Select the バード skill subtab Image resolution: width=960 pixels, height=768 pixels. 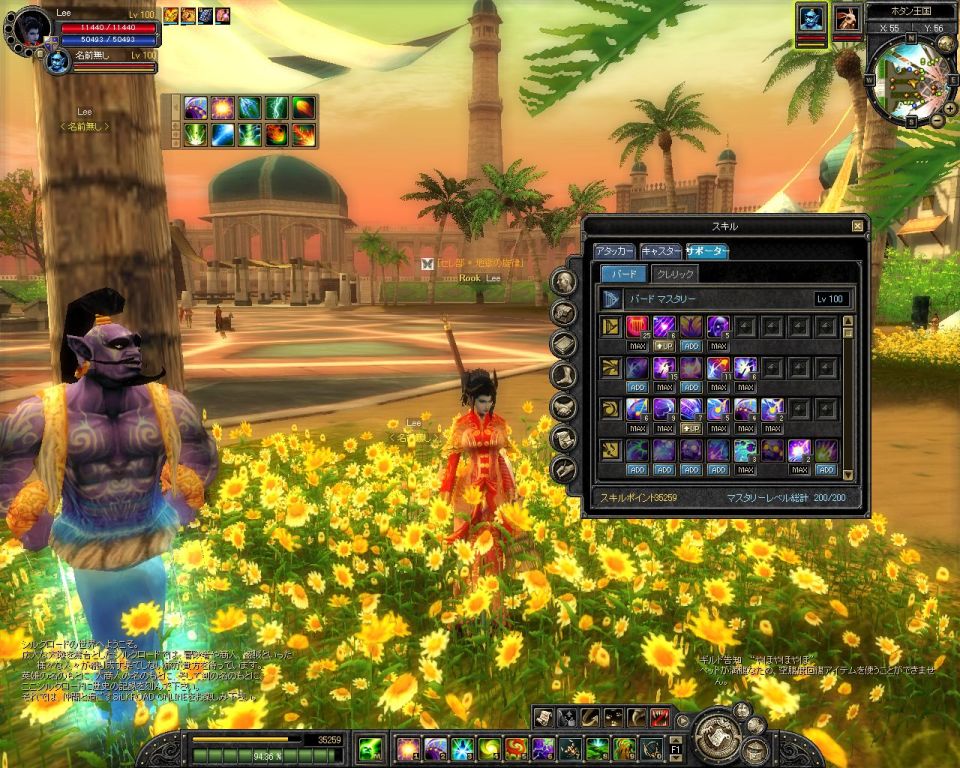[x=623, y=273]
